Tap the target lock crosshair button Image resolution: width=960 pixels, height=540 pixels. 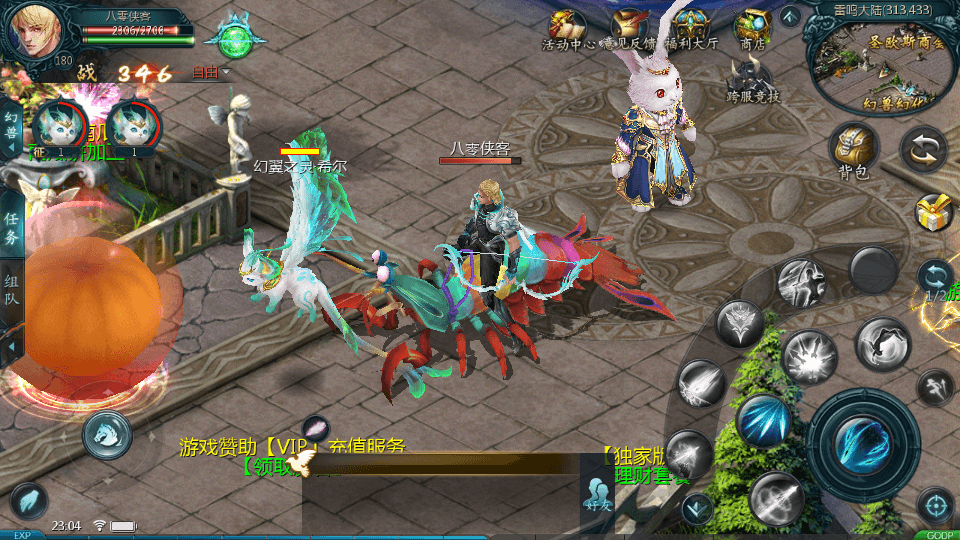click(x=936, y=505)
